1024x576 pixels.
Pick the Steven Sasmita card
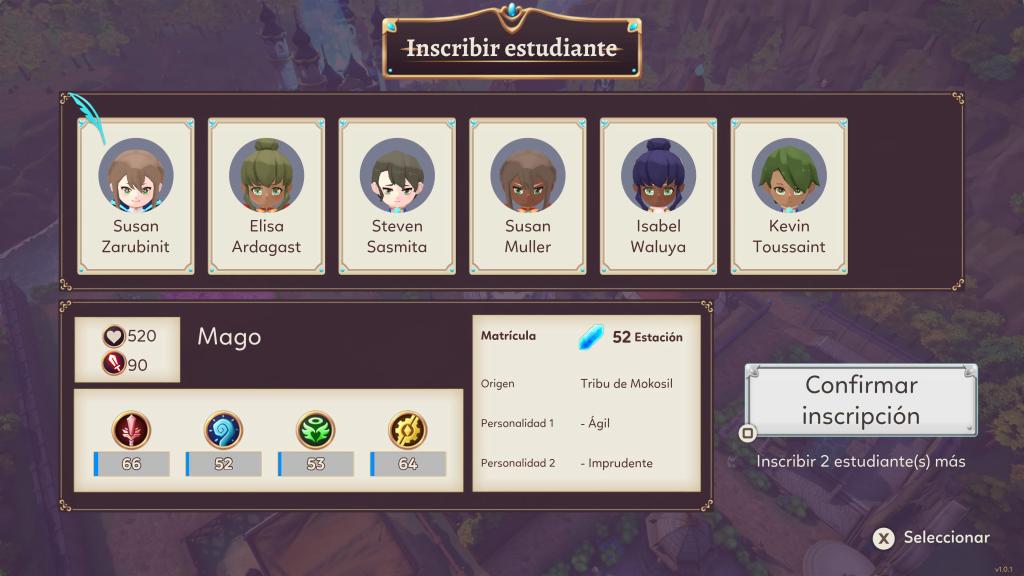pos(397,196)
